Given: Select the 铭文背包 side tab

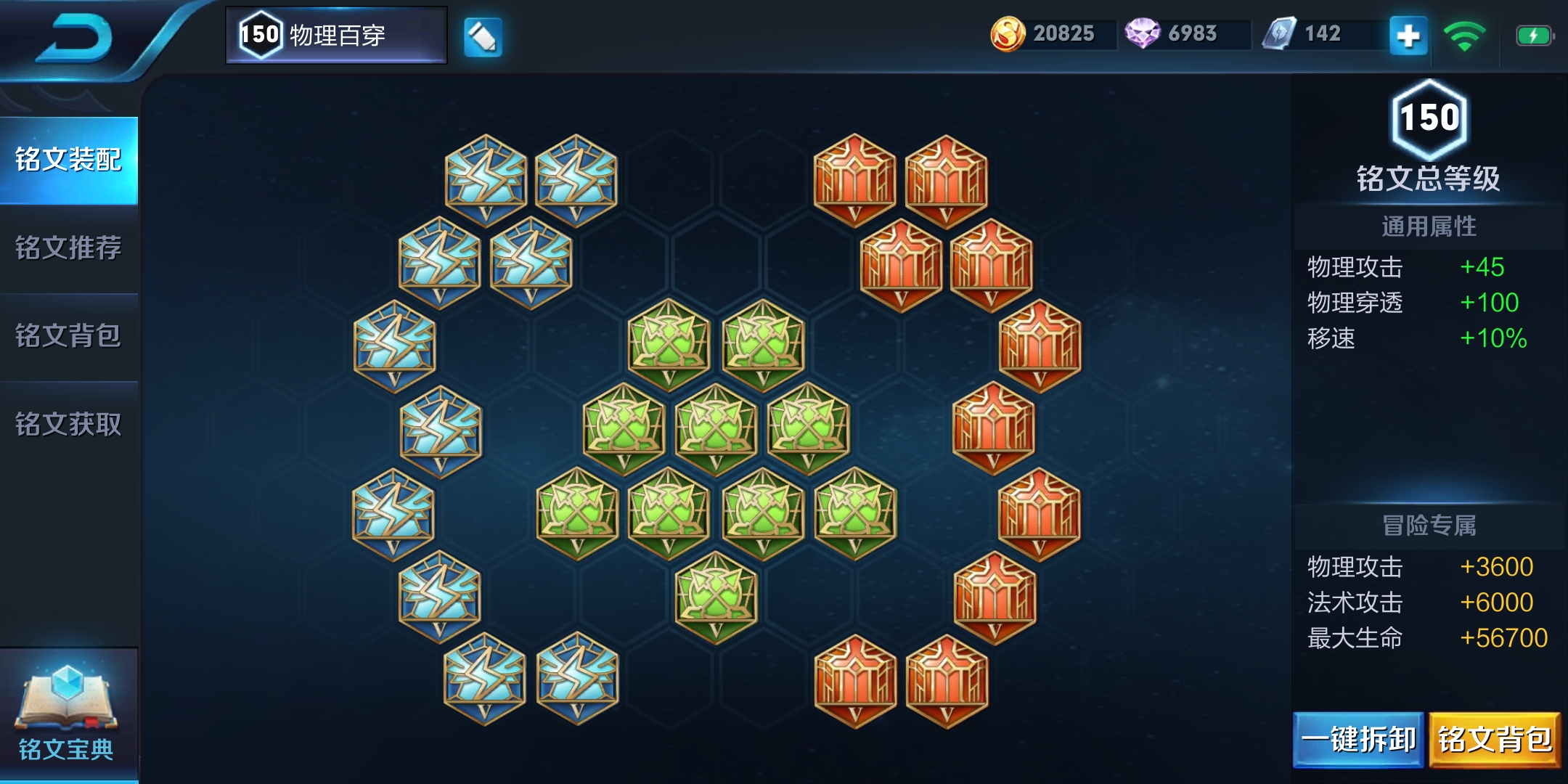Looking at the screenshot, I should [x=69, y=336].
